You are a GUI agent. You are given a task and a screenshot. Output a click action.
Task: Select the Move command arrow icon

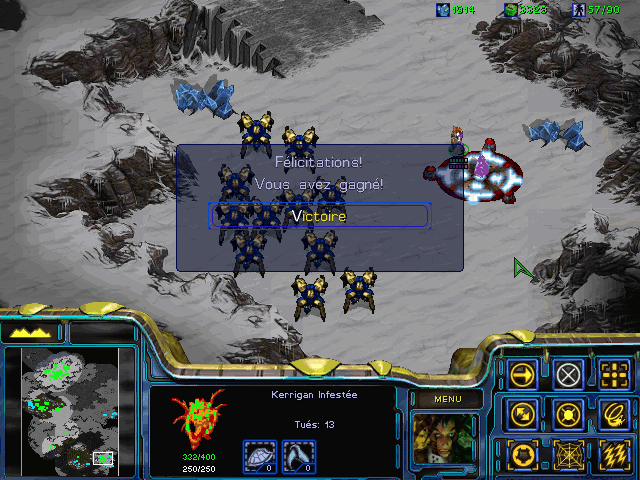[521, 375]
